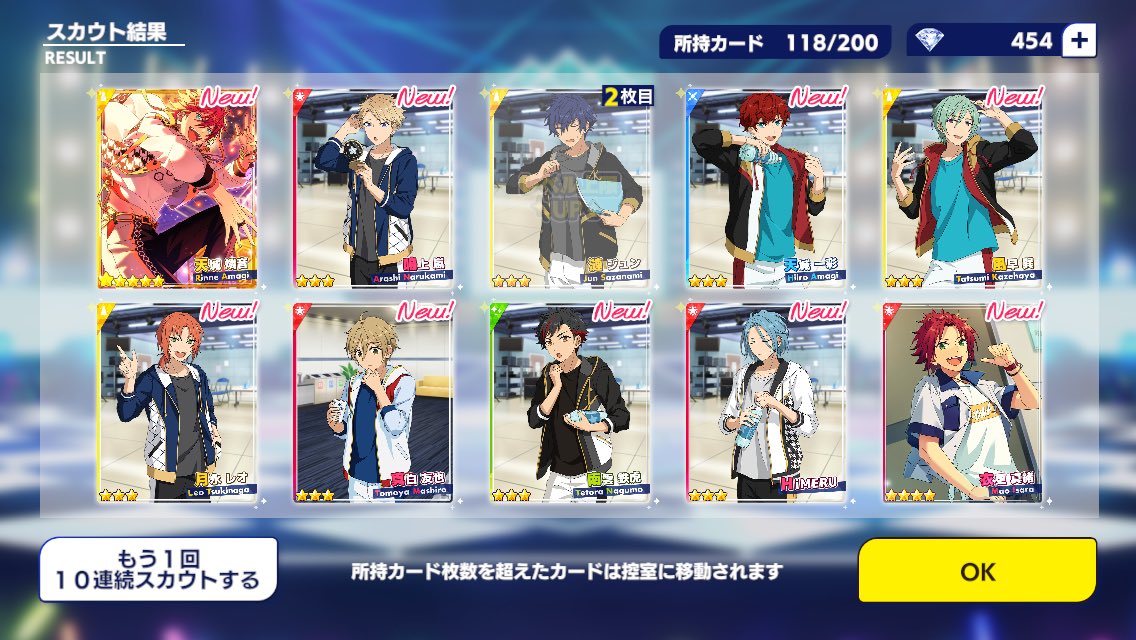Open the Tetora Nagumo card

pyautogui.click(x=570, y=401)
